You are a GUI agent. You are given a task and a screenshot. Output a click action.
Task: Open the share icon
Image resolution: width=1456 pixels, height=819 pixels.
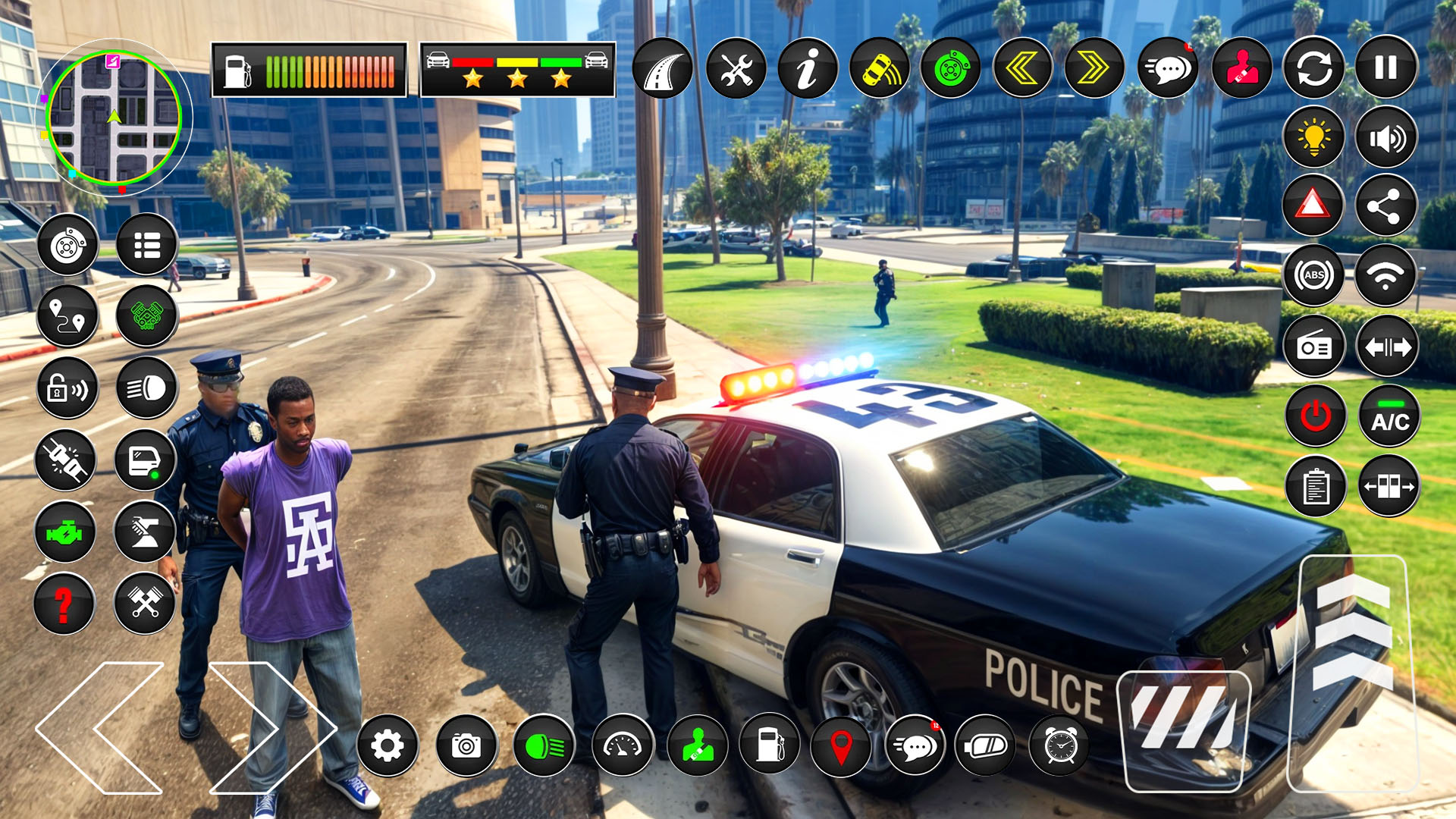[x=1385, y=206]
